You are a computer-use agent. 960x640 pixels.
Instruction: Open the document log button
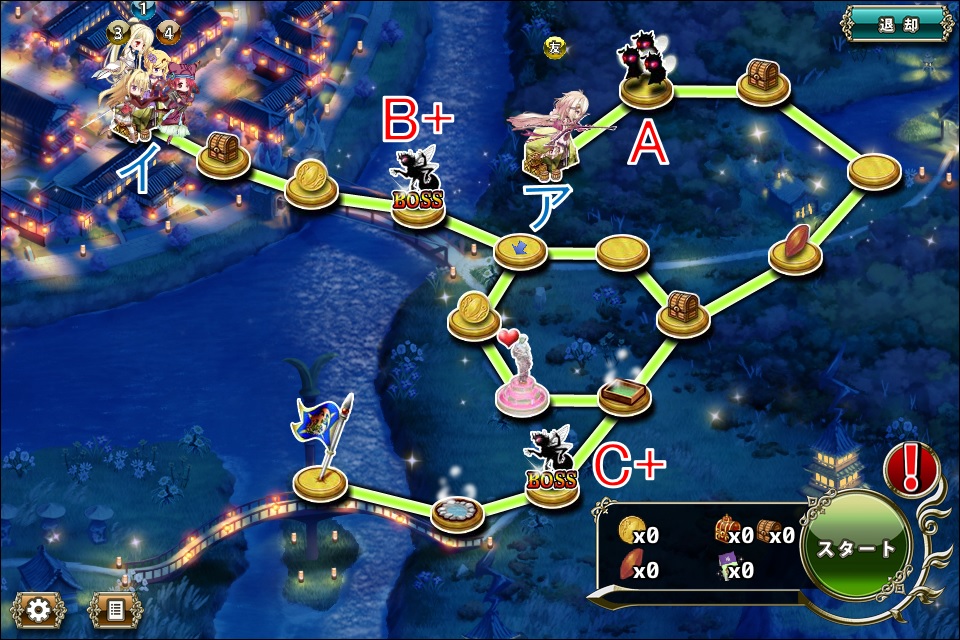(x=114, y=608)
